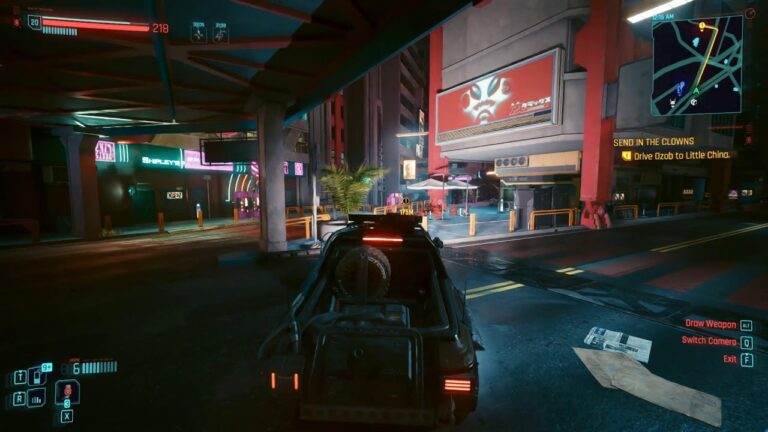Select the level 20 badge

coord(34,21)
